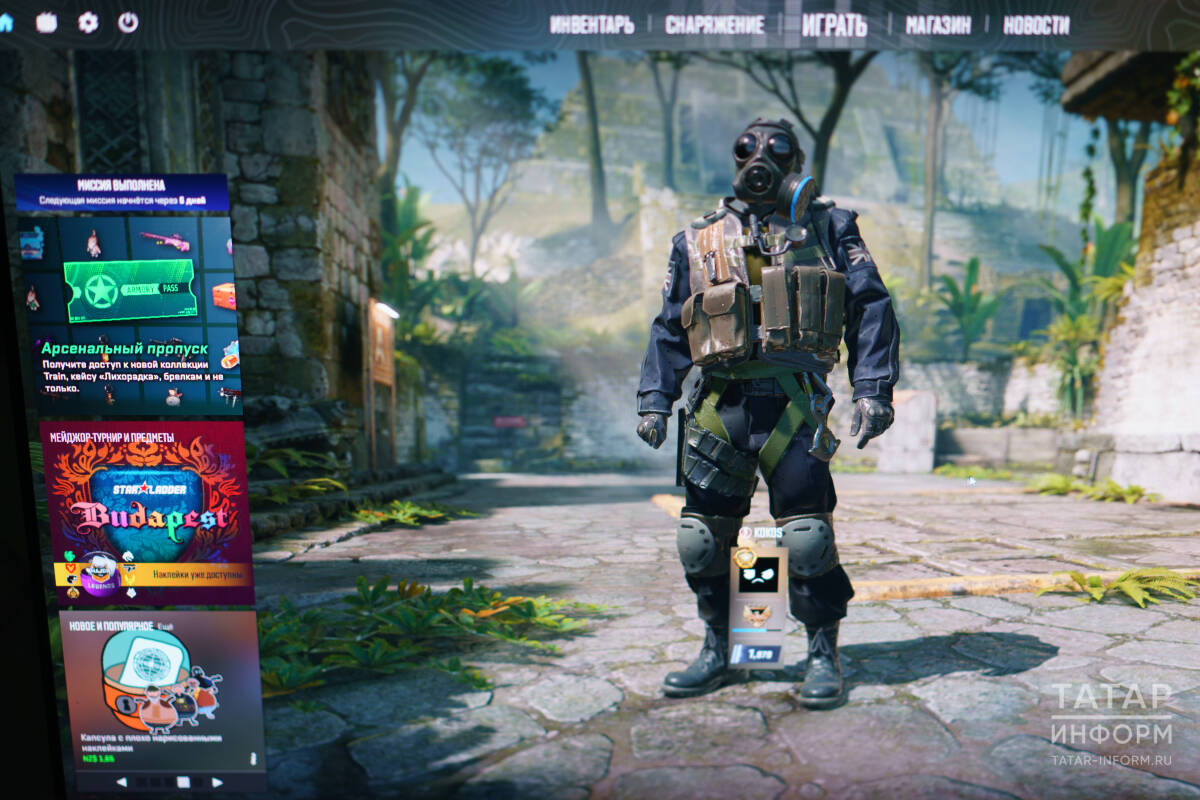Open the sticker capsule store tile
This screenshot has height=800, width=1200.
[160, 690]
